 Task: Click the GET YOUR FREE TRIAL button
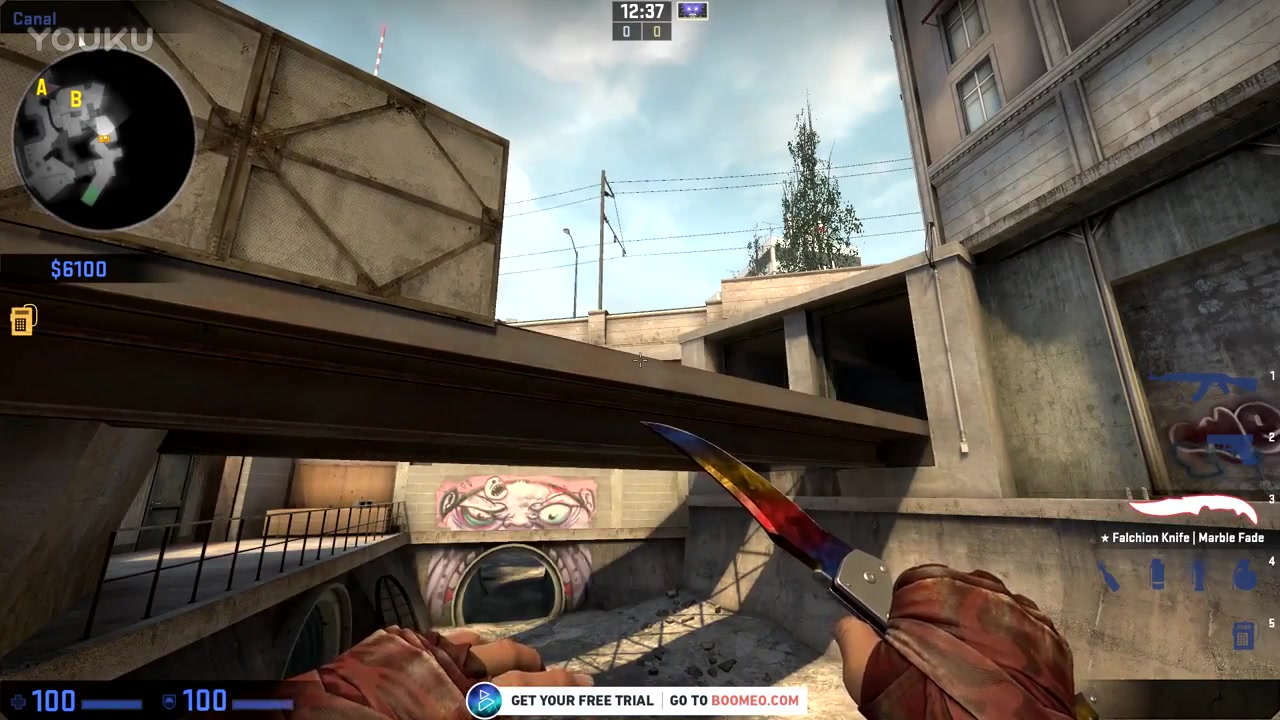(x=582, y=700)
